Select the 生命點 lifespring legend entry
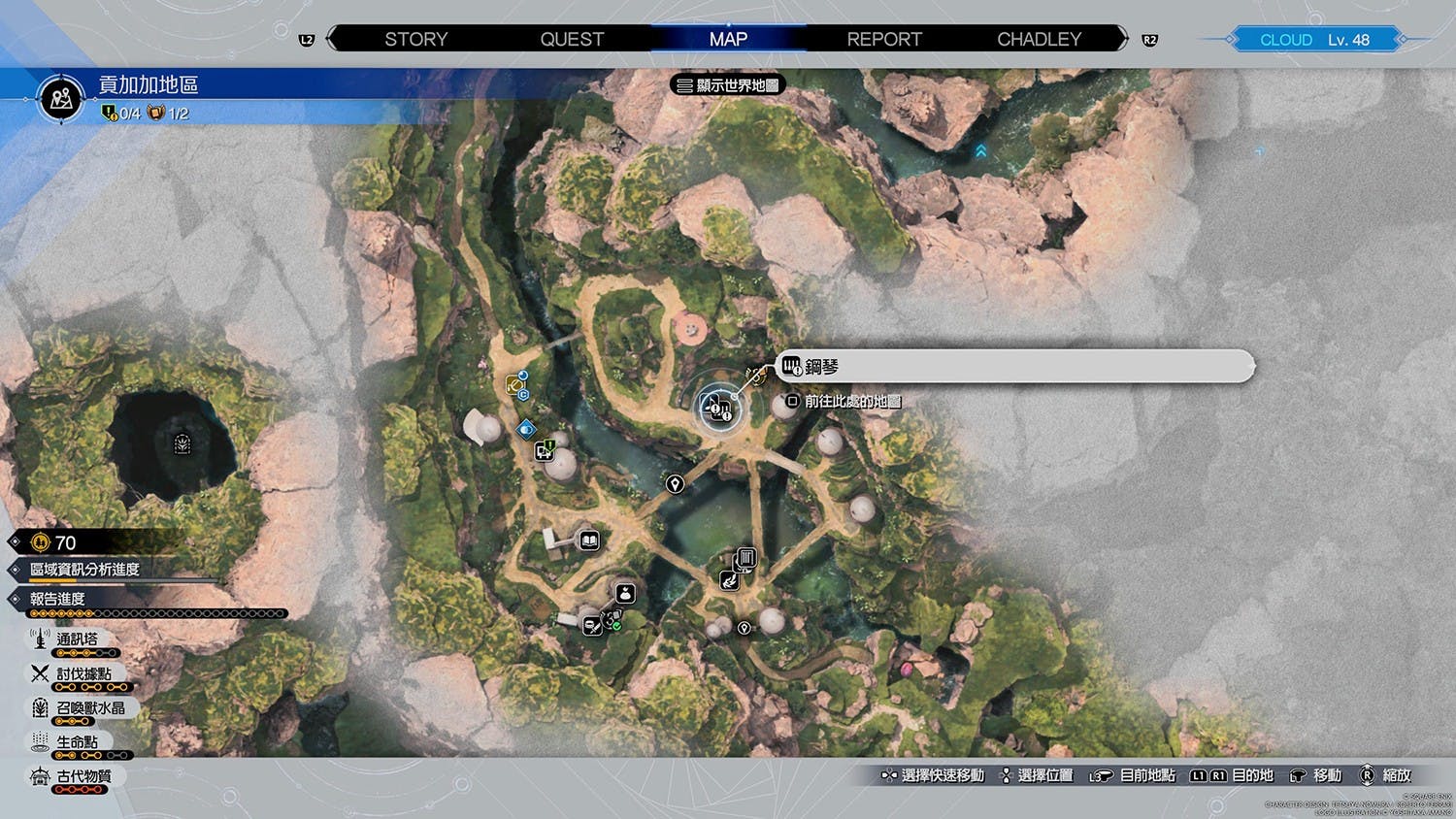Image resolution: width=1456 pixels, height=819 pixels. [76, 742]
